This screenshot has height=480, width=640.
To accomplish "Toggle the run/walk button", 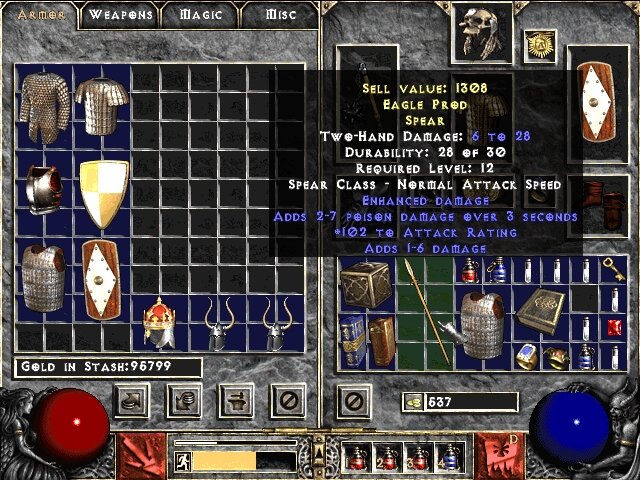I will 182,460.
